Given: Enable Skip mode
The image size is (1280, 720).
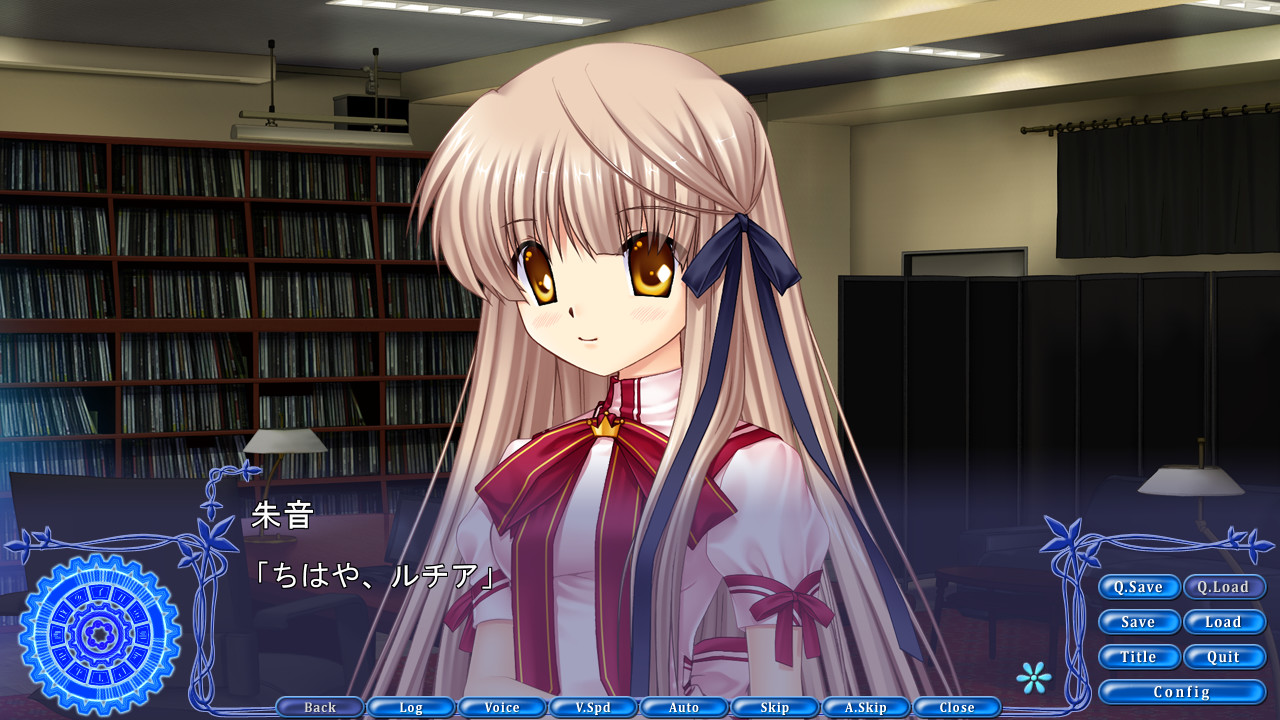Looking at the screenshot, I should (x=774, y=707).
